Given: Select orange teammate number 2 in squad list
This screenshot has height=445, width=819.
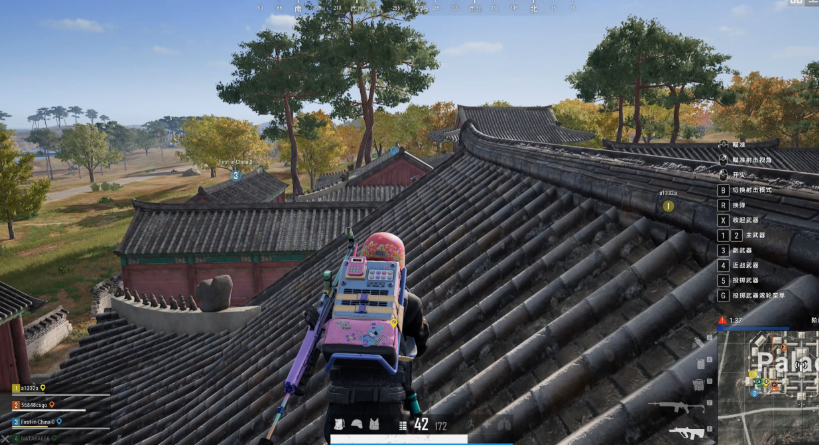Looking at the screenshot, I should click(x=16, y=405).
